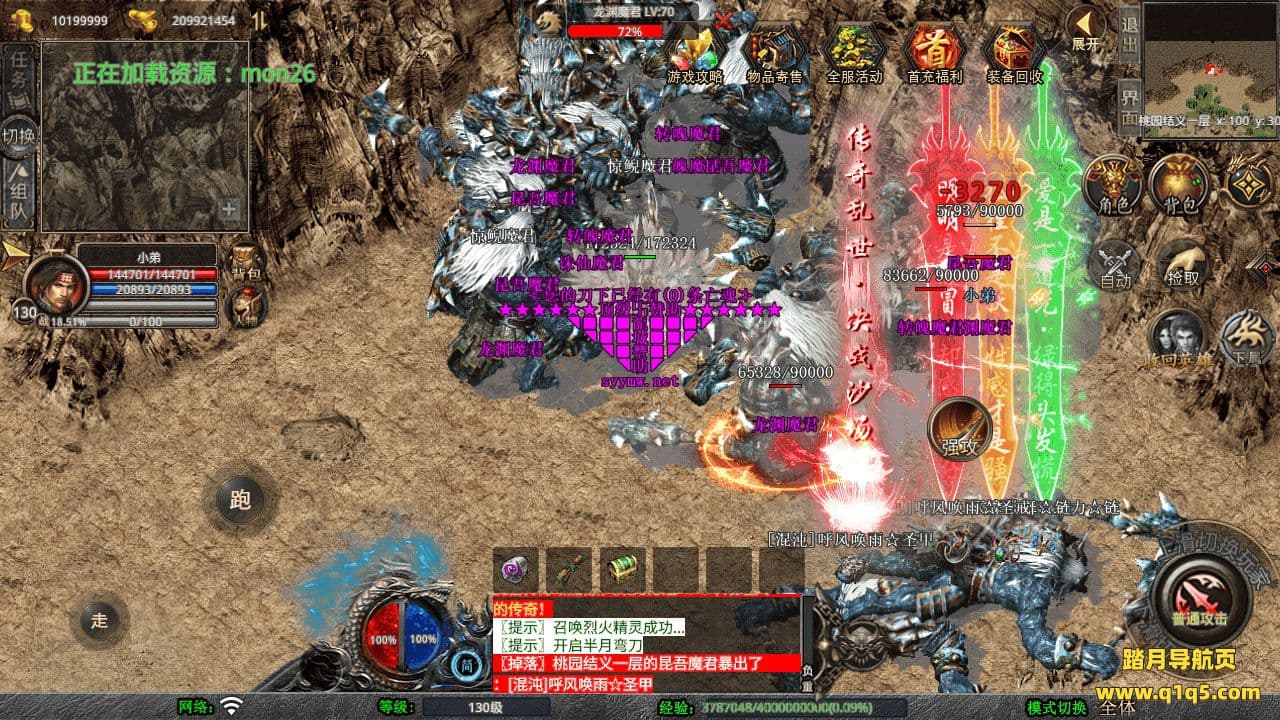This screenshot has height=720, width=1280.
Task: Open the 角色 character panel
Action: pos(1113,185)
